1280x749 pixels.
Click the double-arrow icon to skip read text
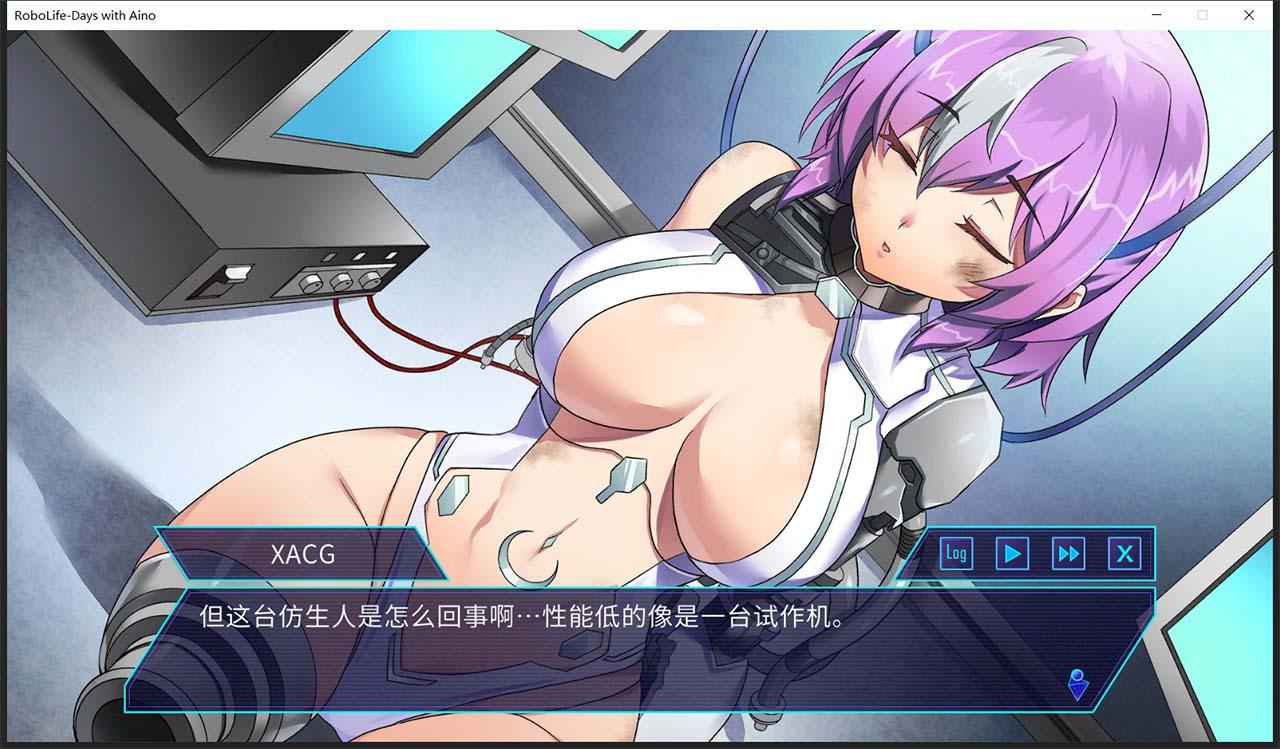point(1068,553)
